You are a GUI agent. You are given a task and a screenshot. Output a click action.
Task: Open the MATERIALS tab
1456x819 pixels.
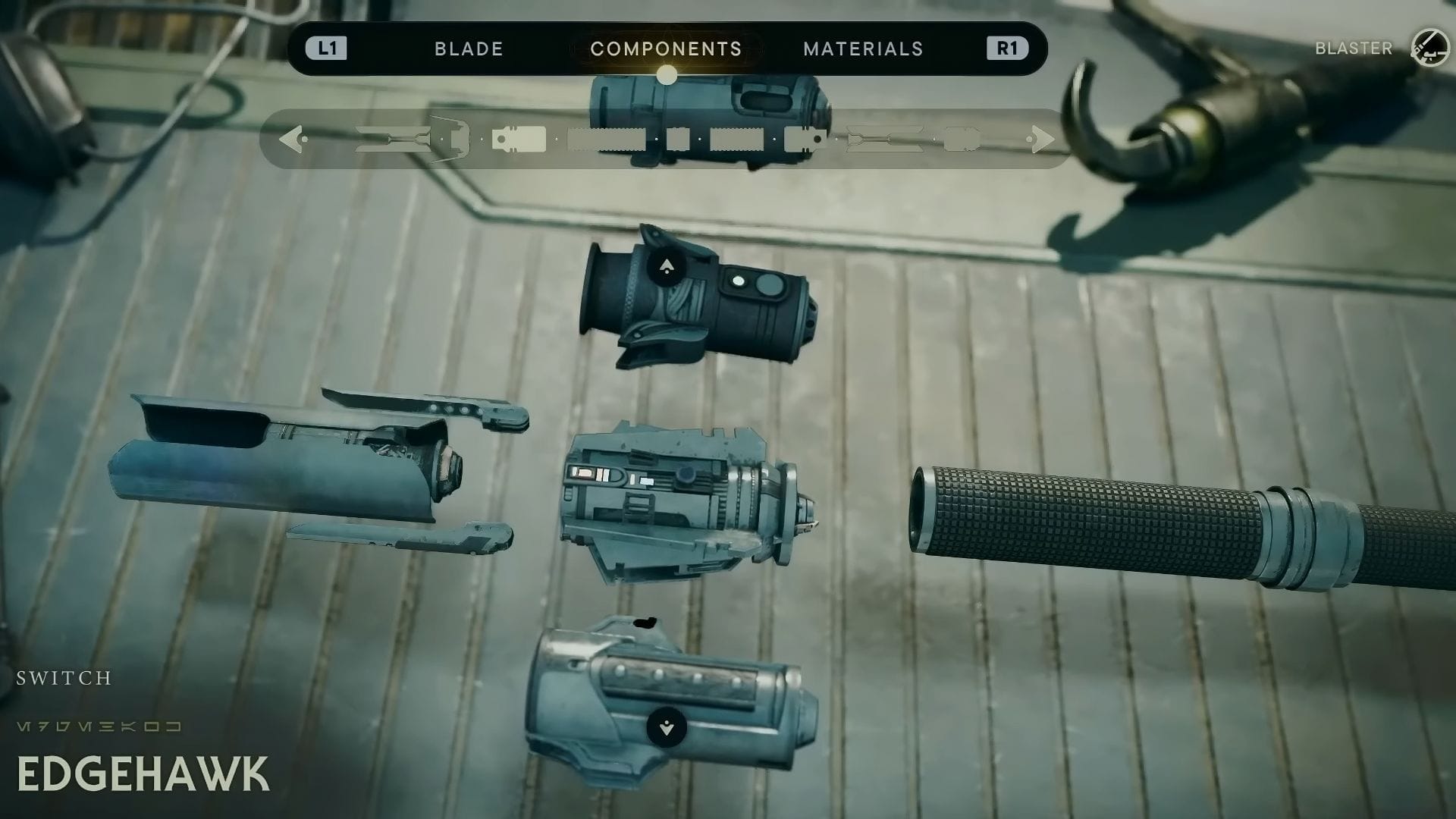tap(863, 49)
